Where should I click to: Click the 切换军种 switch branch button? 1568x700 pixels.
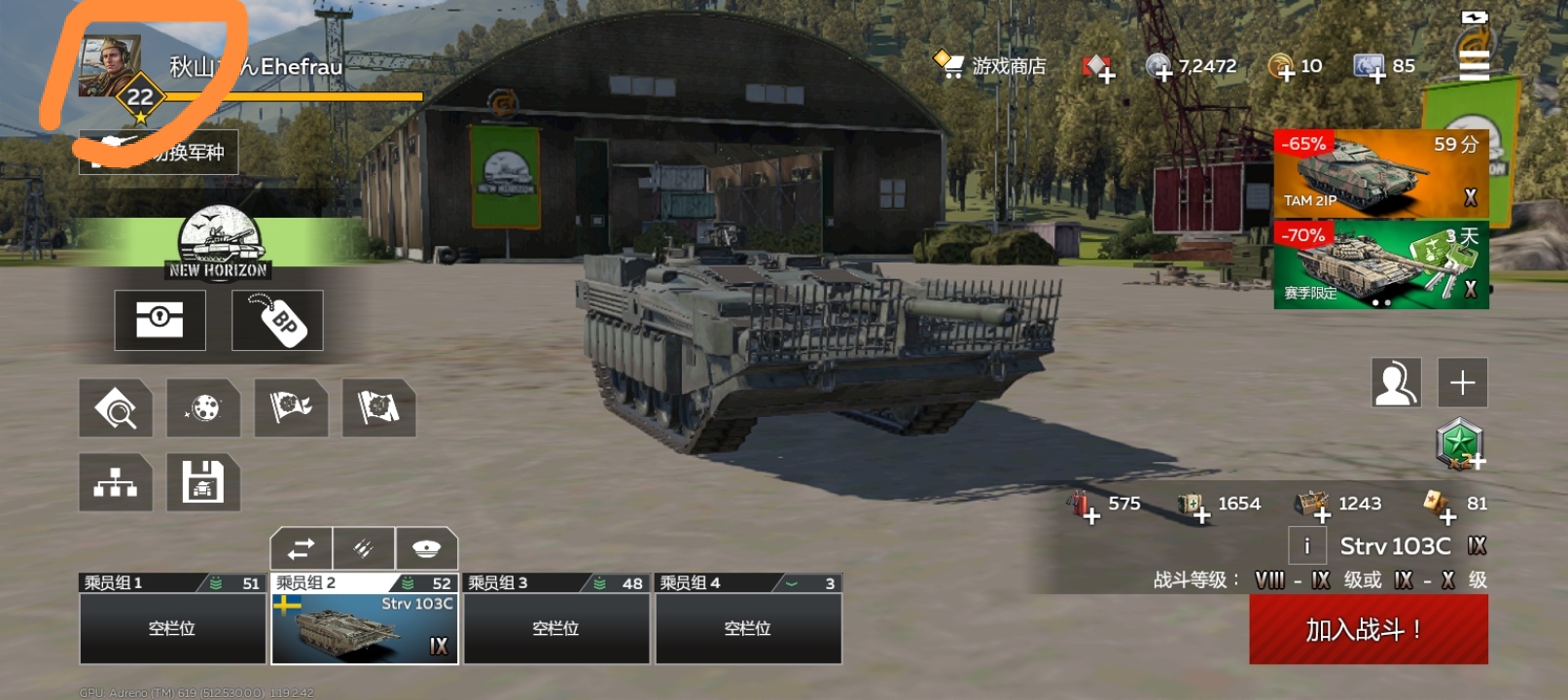tap(159, 153)
